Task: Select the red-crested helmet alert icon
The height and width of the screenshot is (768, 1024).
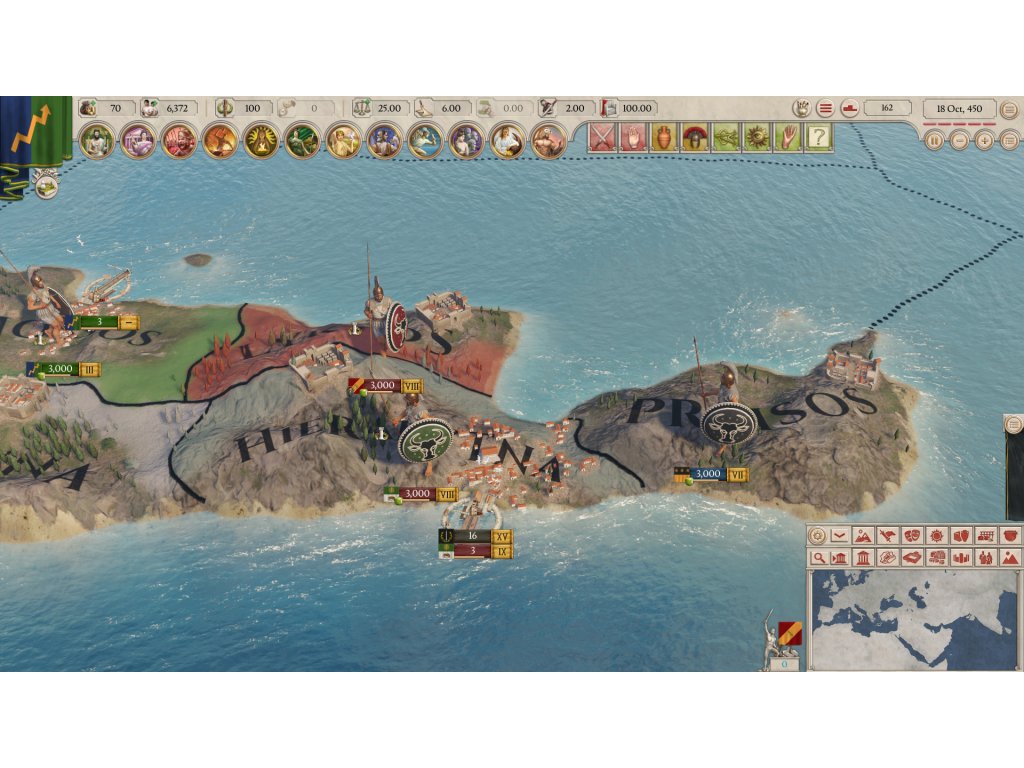Action: click(694, 138)
